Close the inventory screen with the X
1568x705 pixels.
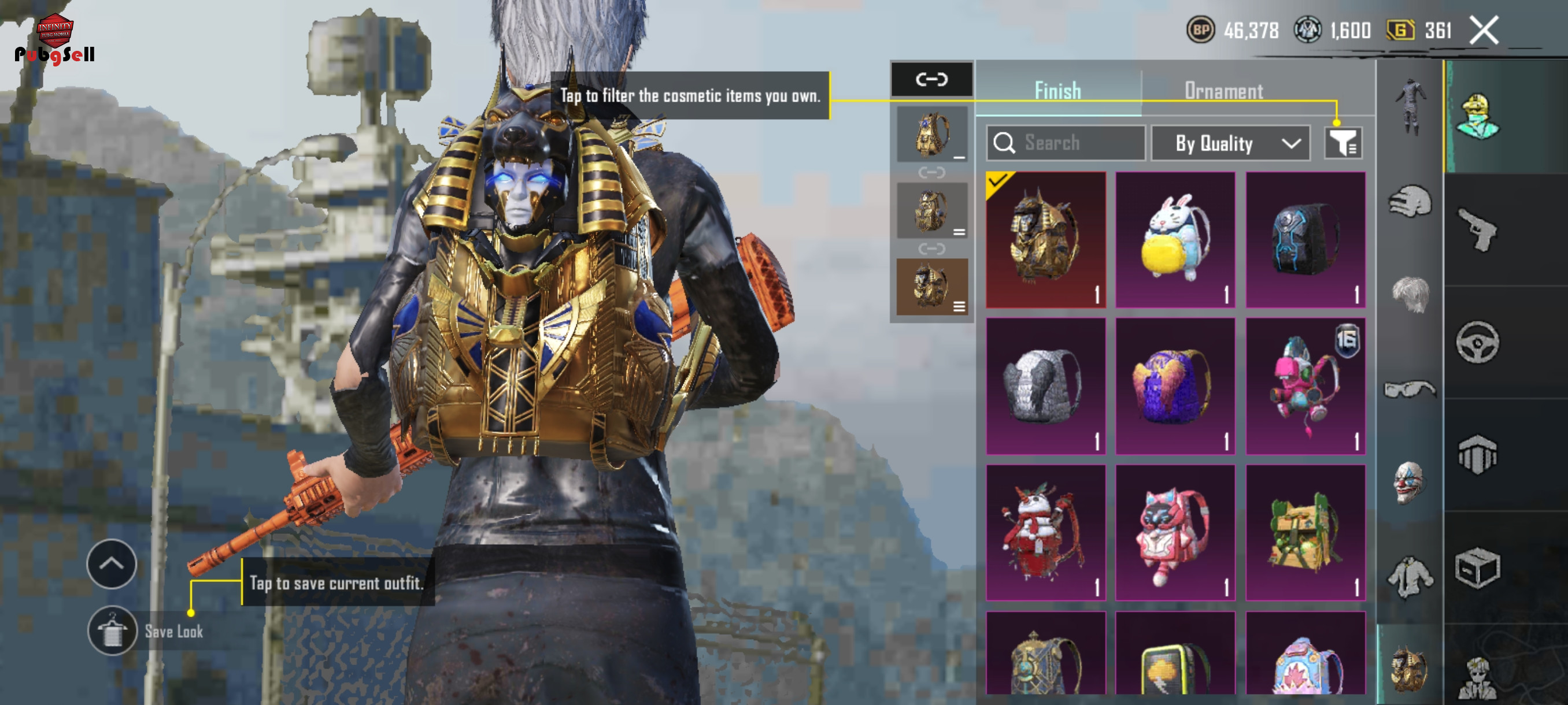coord(1484,31)
